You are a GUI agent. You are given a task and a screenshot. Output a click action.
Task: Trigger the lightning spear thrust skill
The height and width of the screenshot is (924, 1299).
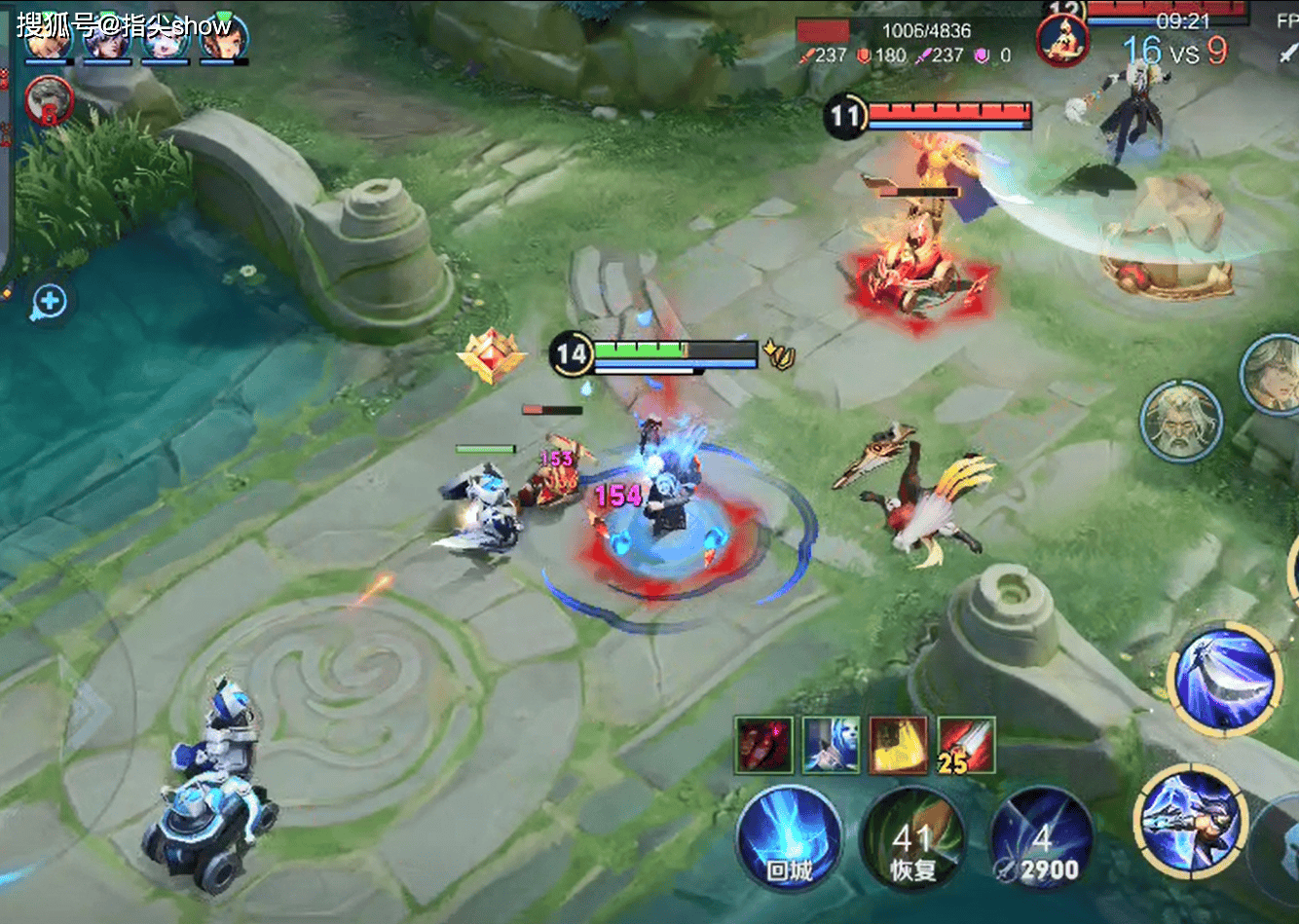click(1191, 820)
